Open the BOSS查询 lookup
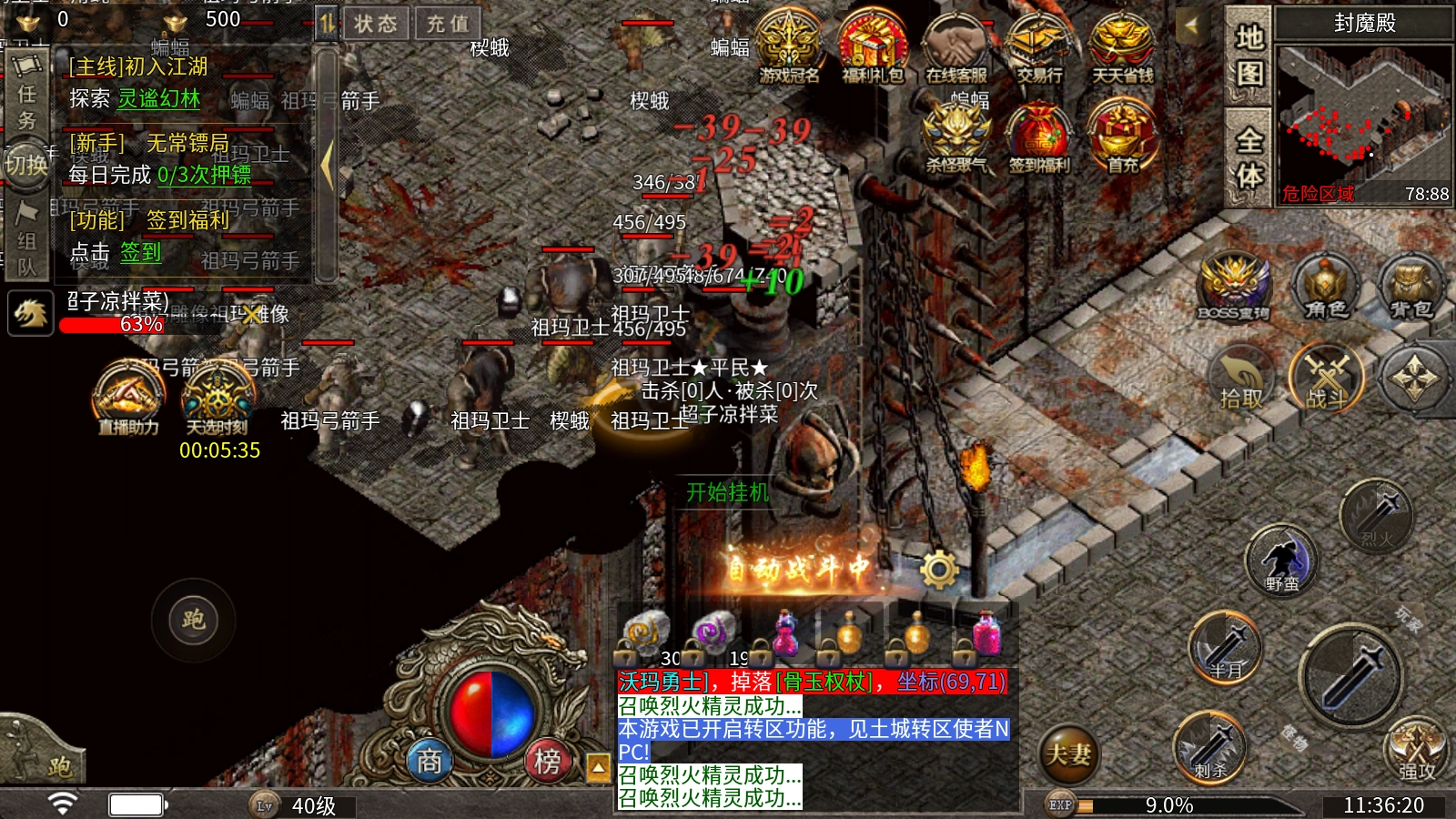Viewport: 1456px width, 819px height. [x=1233, y=287]
